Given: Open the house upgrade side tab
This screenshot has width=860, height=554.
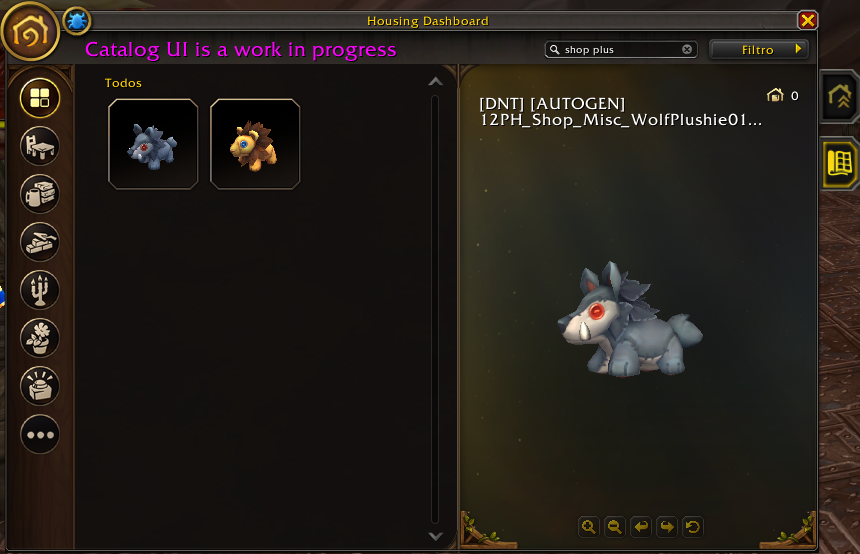Looking at the screenshot, I should coord(838,97).
